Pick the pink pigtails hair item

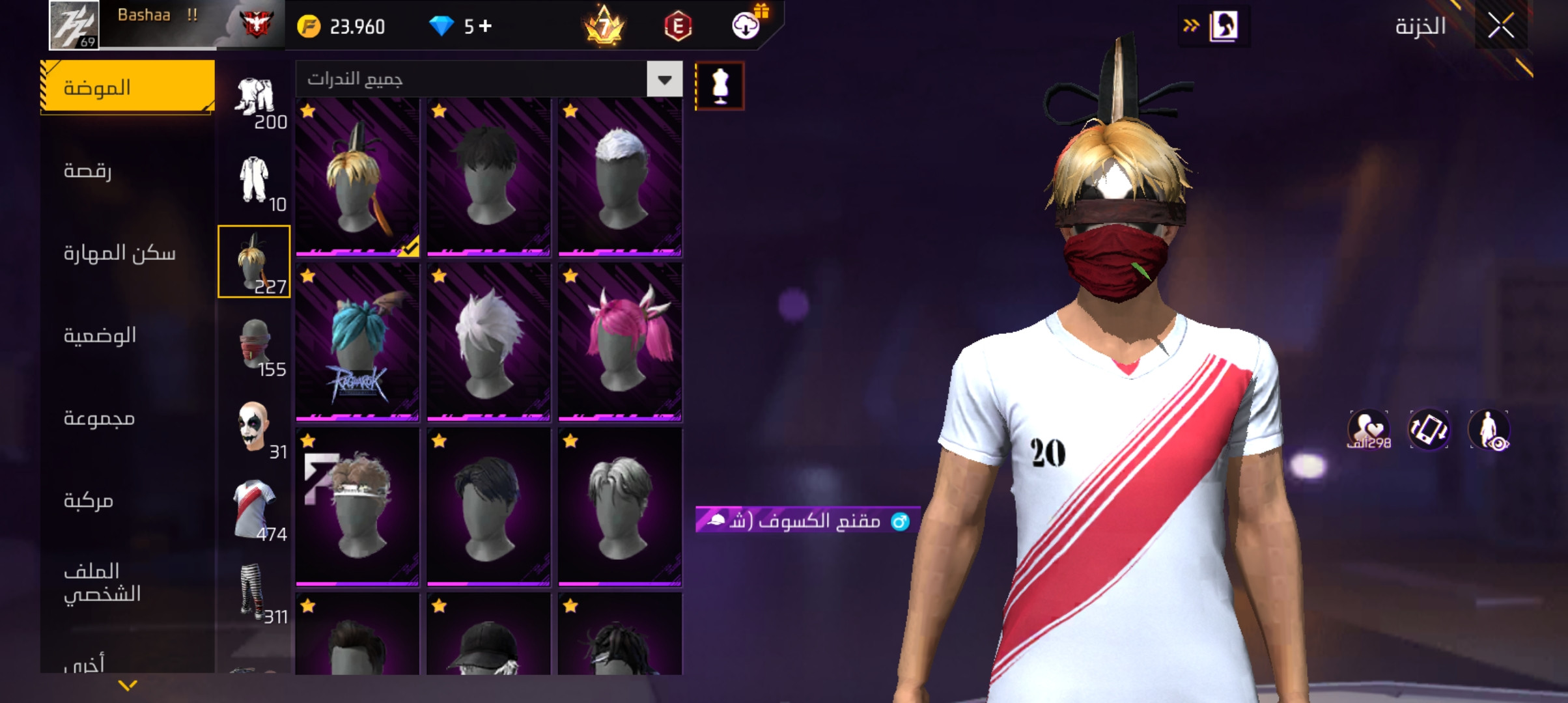click(x=620, y=342)
